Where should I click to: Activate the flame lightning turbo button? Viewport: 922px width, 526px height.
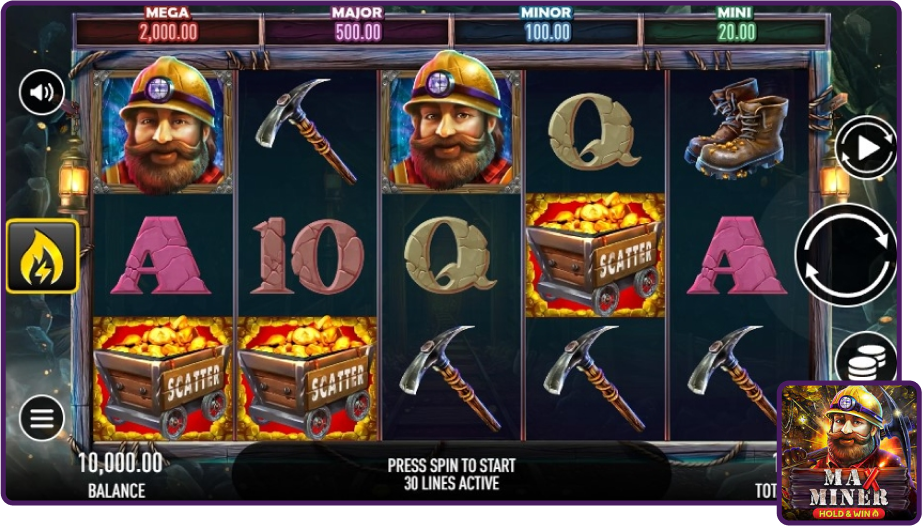pyautogui.click(x=42, y=256)
